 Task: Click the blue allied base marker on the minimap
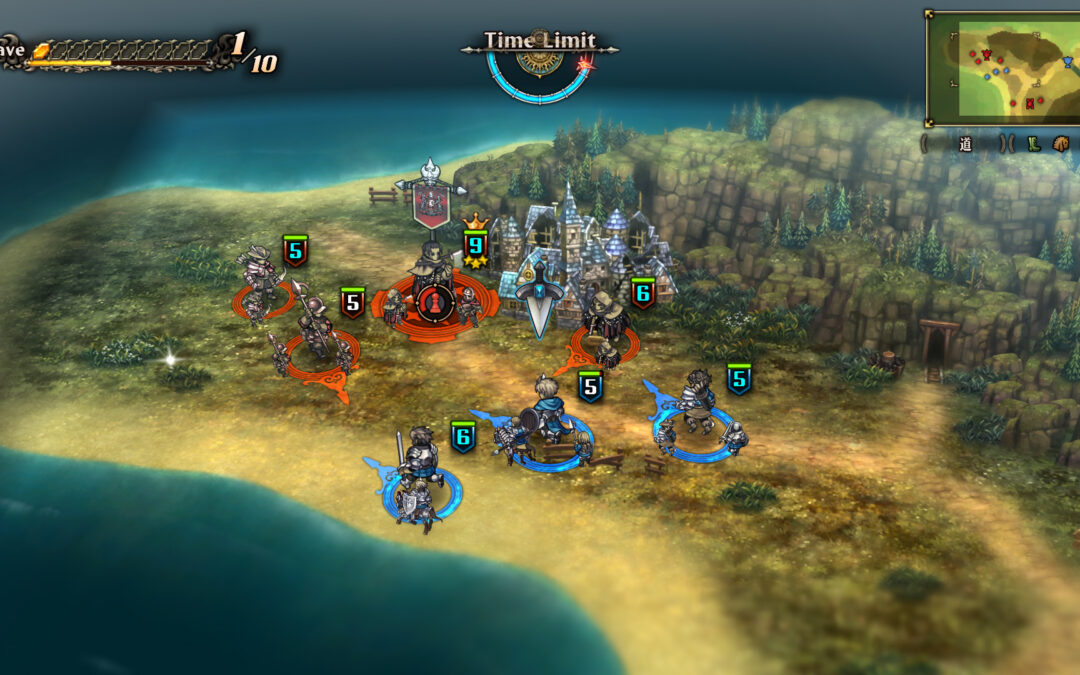click(x=1068, y=62)
